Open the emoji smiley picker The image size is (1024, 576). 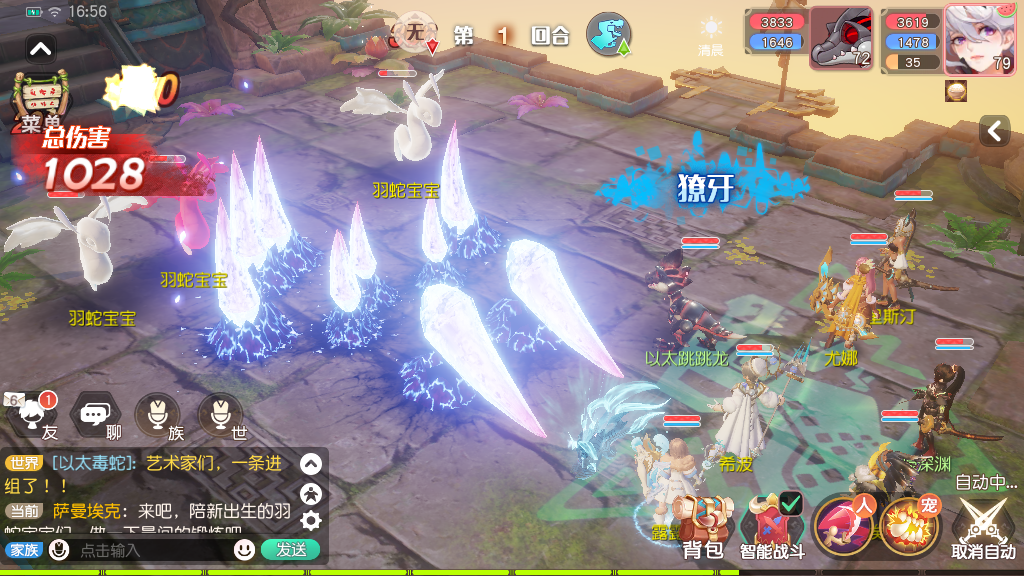244,550
